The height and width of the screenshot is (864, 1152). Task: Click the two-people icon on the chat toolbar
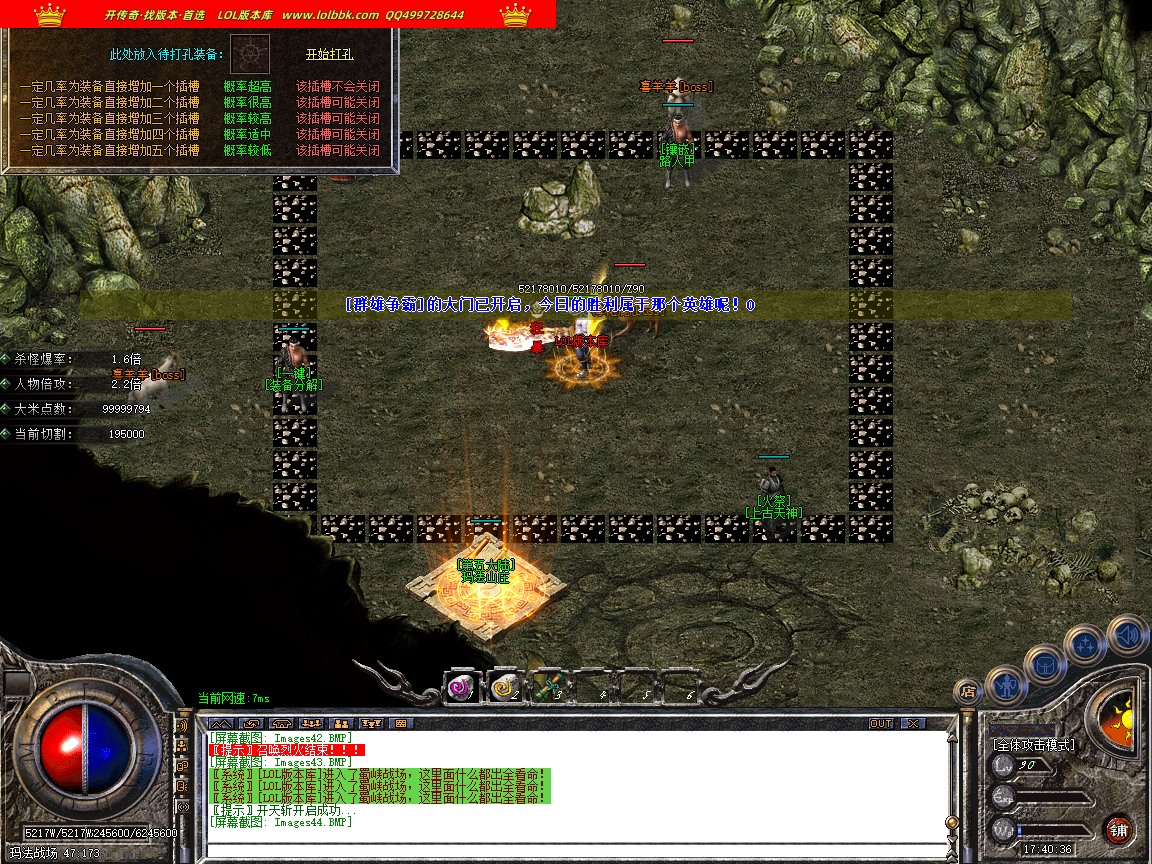tap(341, 723)
